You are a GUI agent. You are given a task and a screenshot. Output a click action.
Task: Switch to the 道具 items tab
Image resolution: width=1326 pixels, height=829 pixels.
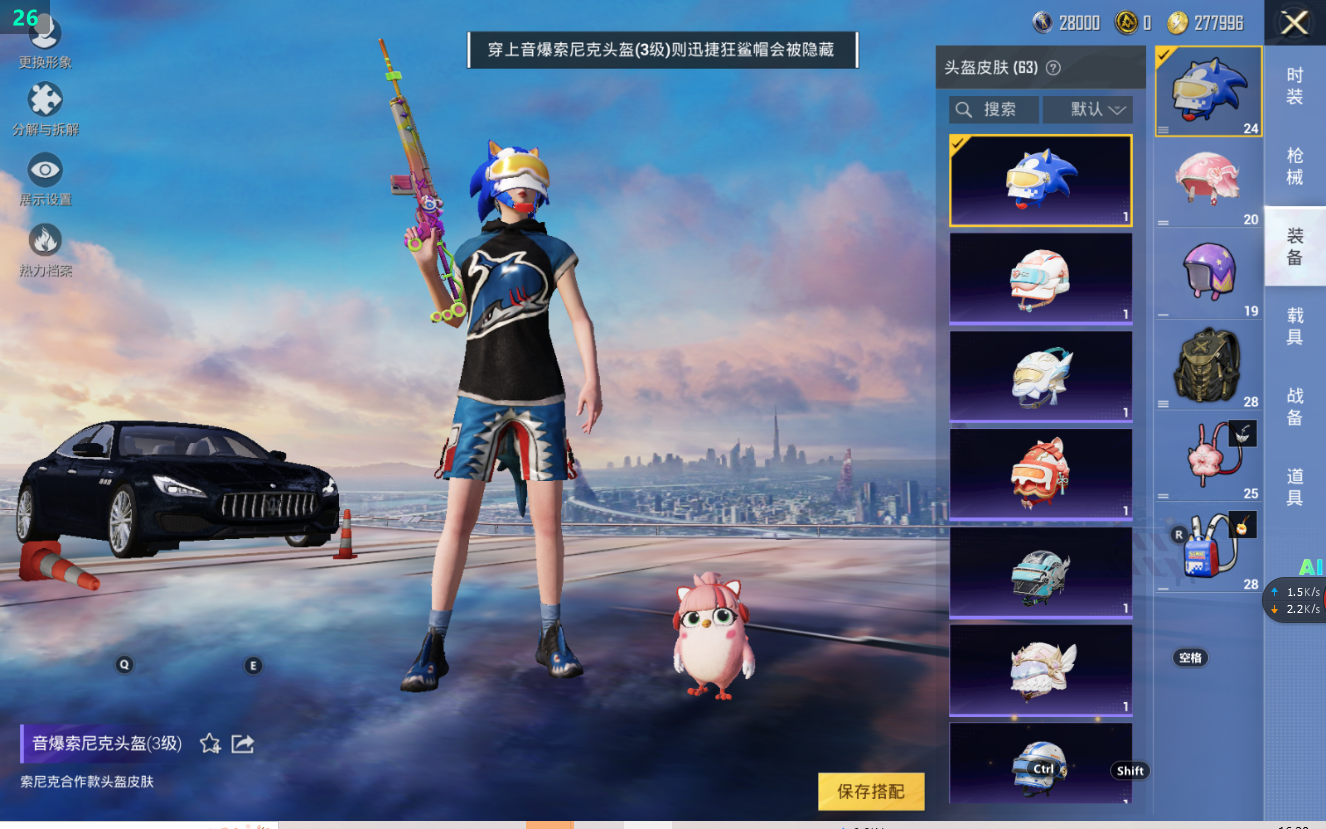click(x=1294, y=487)
